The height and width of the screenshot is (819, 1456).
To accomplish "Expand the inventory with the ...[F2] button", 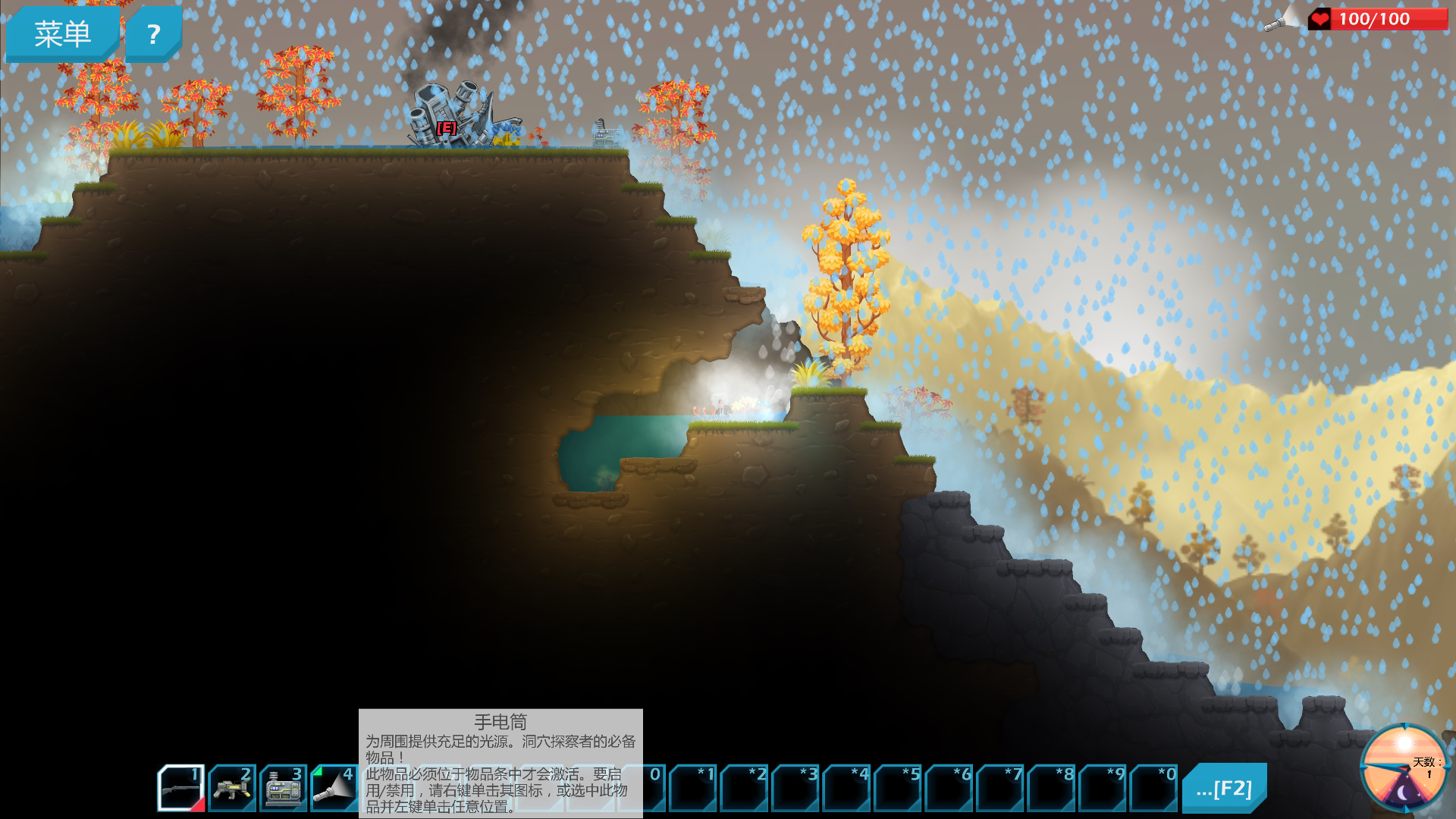I will [1224, 789].
